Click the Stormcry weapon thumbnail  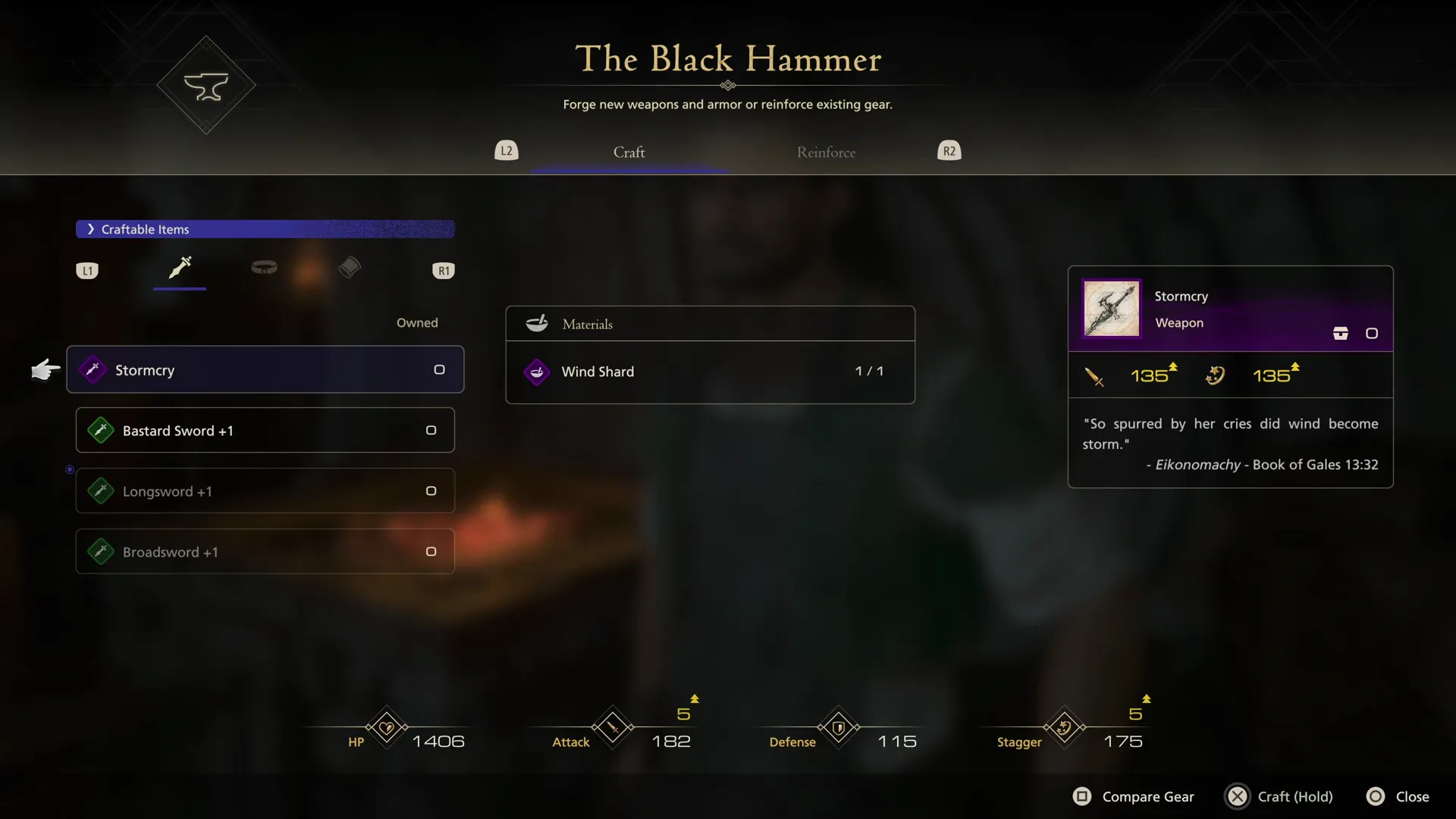[x=1110, y=308]
